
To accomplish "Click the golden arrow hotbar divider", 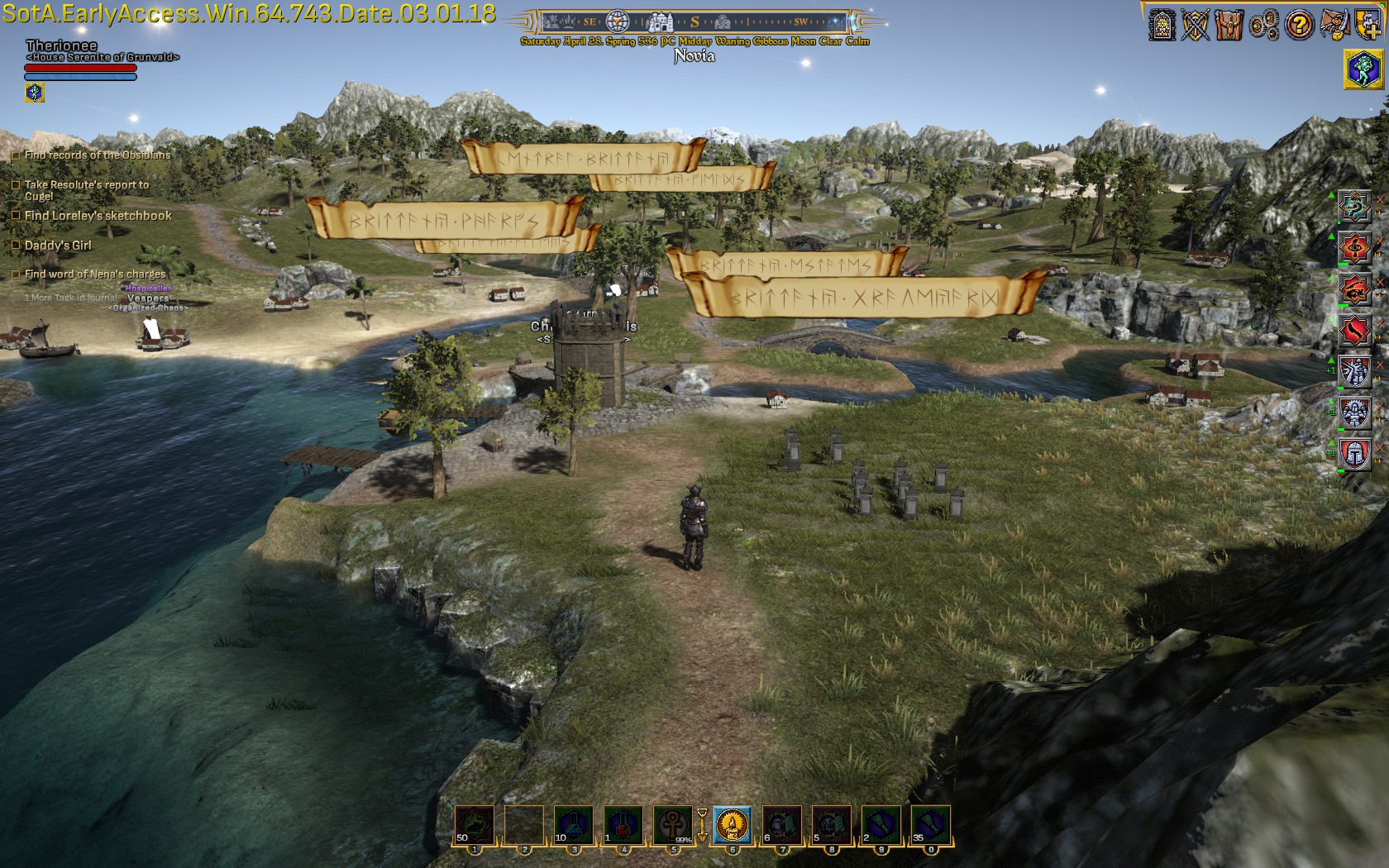I will (702, 824).
